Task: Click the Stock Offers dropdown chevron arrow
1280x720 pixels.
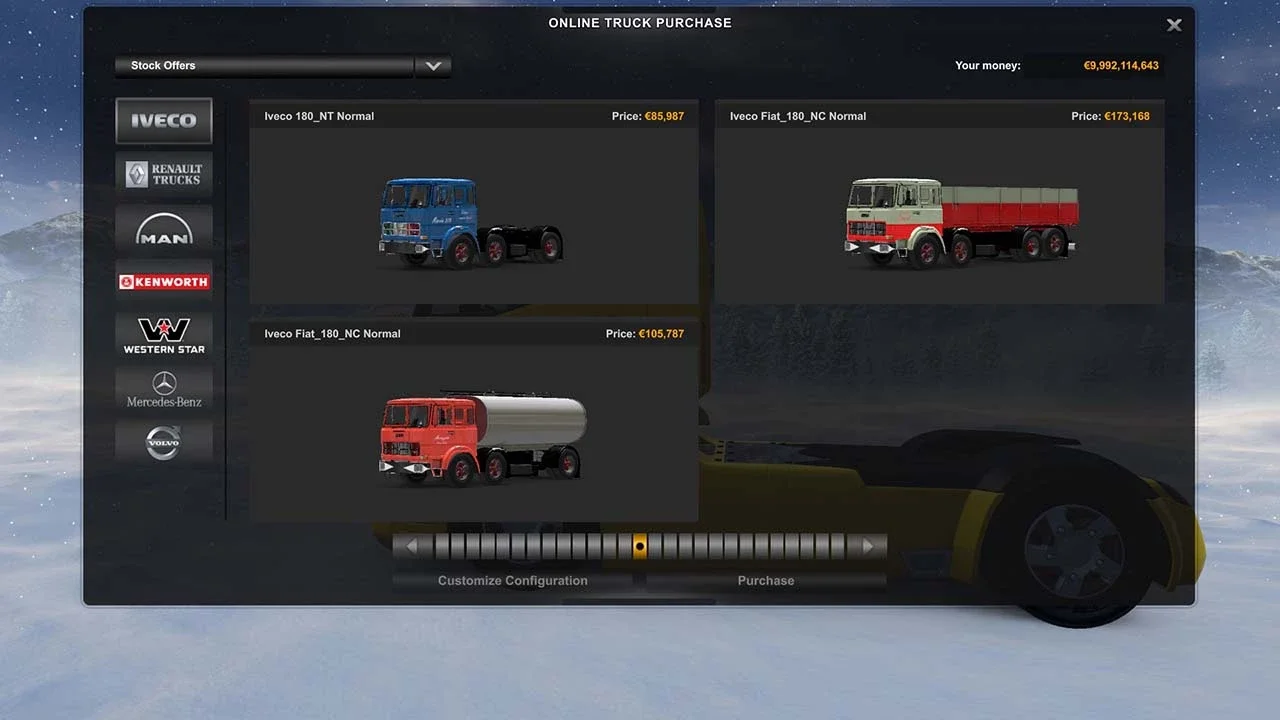Action: (433, 65)
